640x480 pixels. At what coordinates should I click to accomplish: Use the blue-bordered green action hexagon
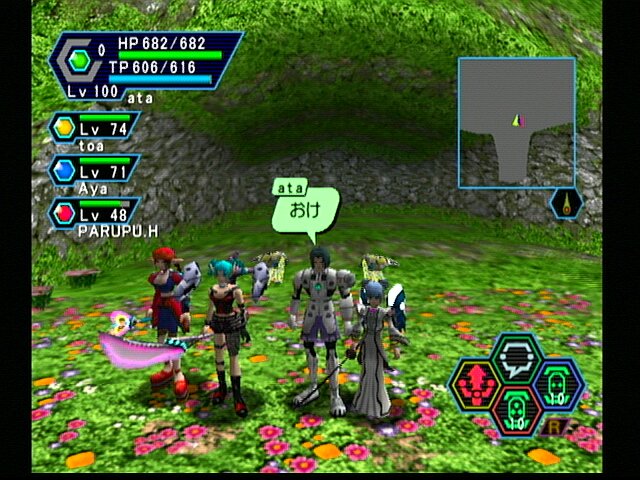click(x=558, y=384)
